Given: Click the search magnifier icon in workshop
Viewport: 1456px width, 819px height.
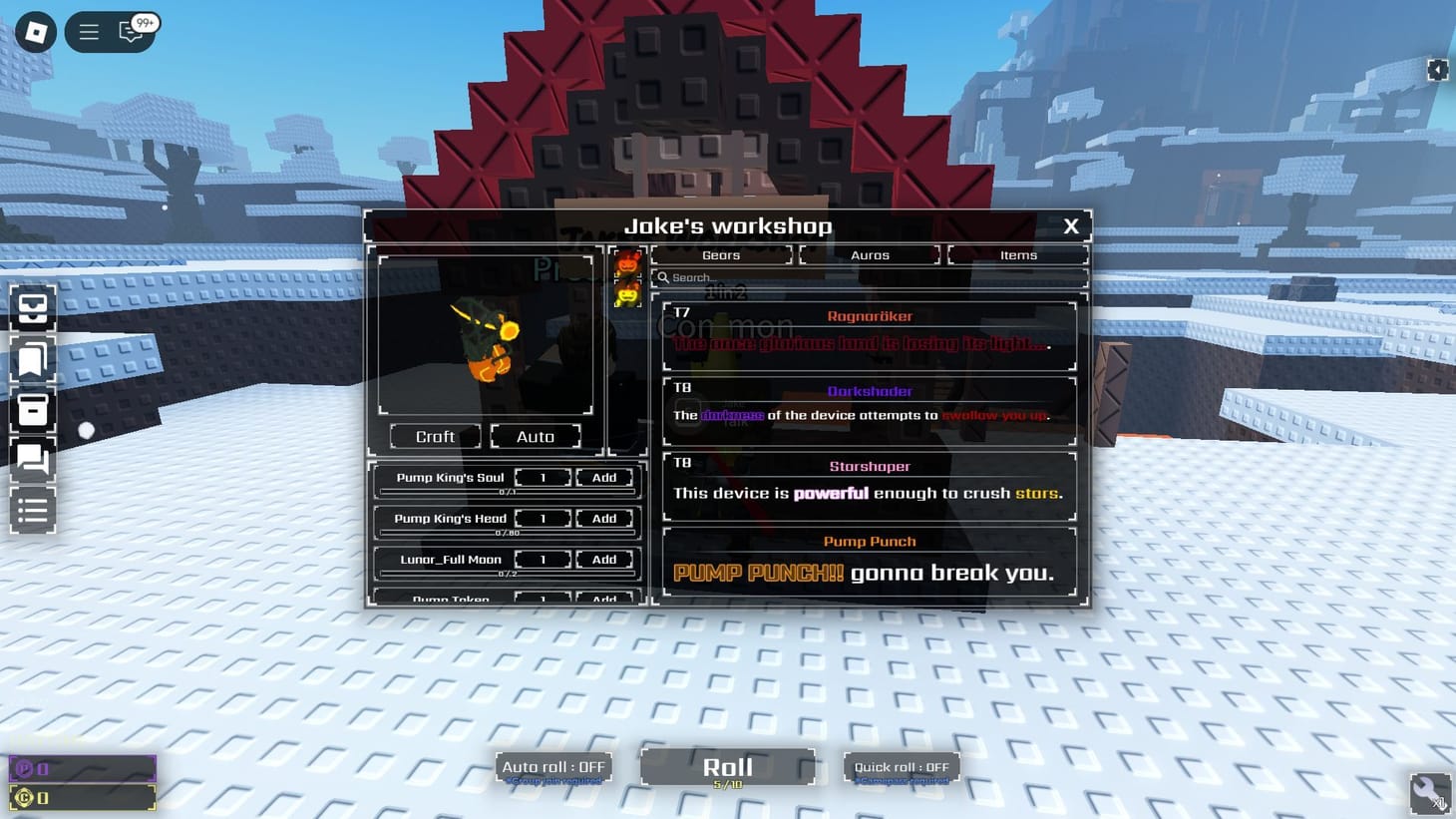Looking at the screenshot, I should click(x=661, y=277).
